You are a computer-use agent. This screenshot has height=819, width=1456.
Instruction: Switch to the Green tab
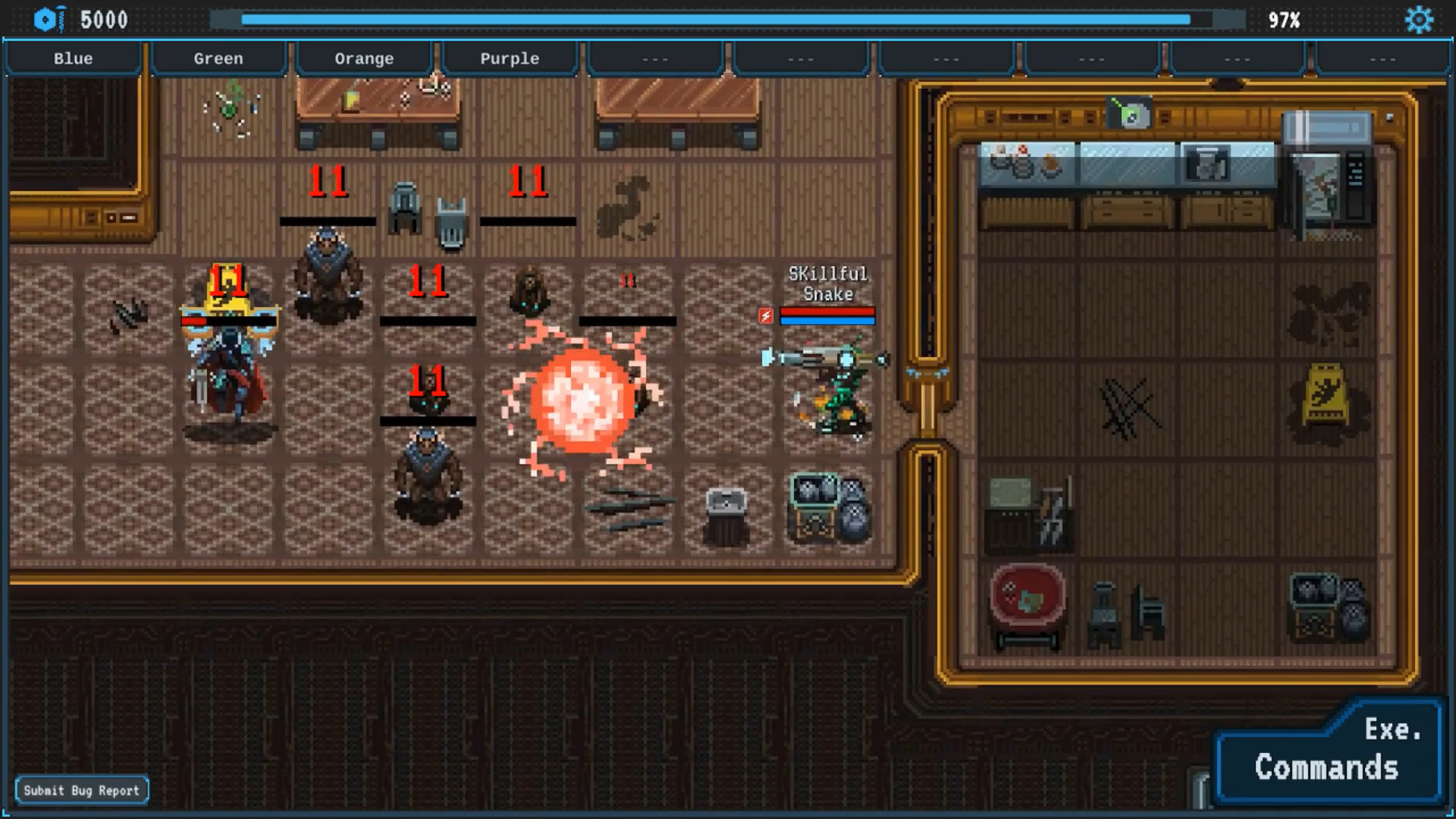pyautogui.click(x=218, y=58)
